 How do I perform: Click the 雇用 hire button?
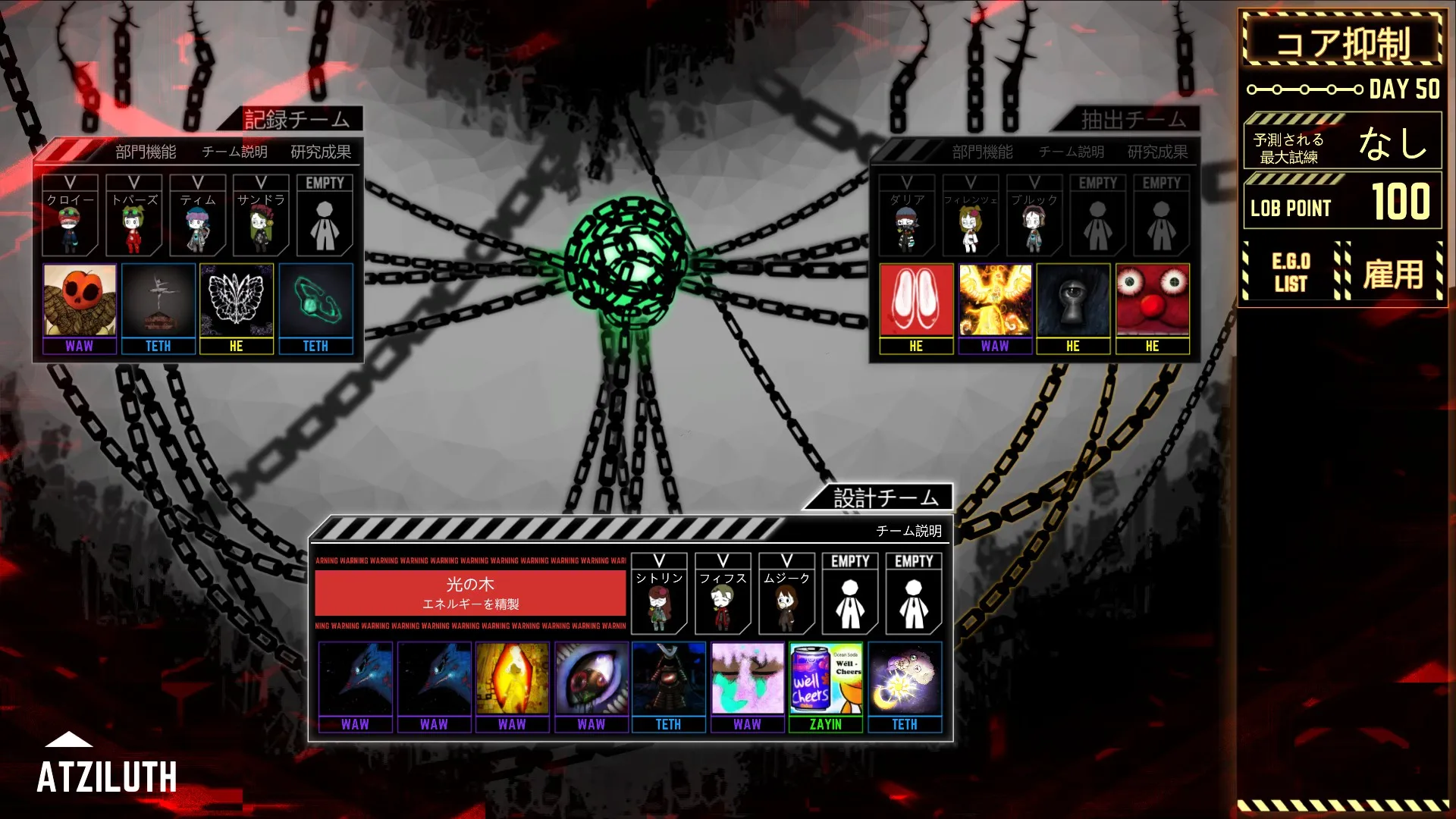tap(1393, 274)
